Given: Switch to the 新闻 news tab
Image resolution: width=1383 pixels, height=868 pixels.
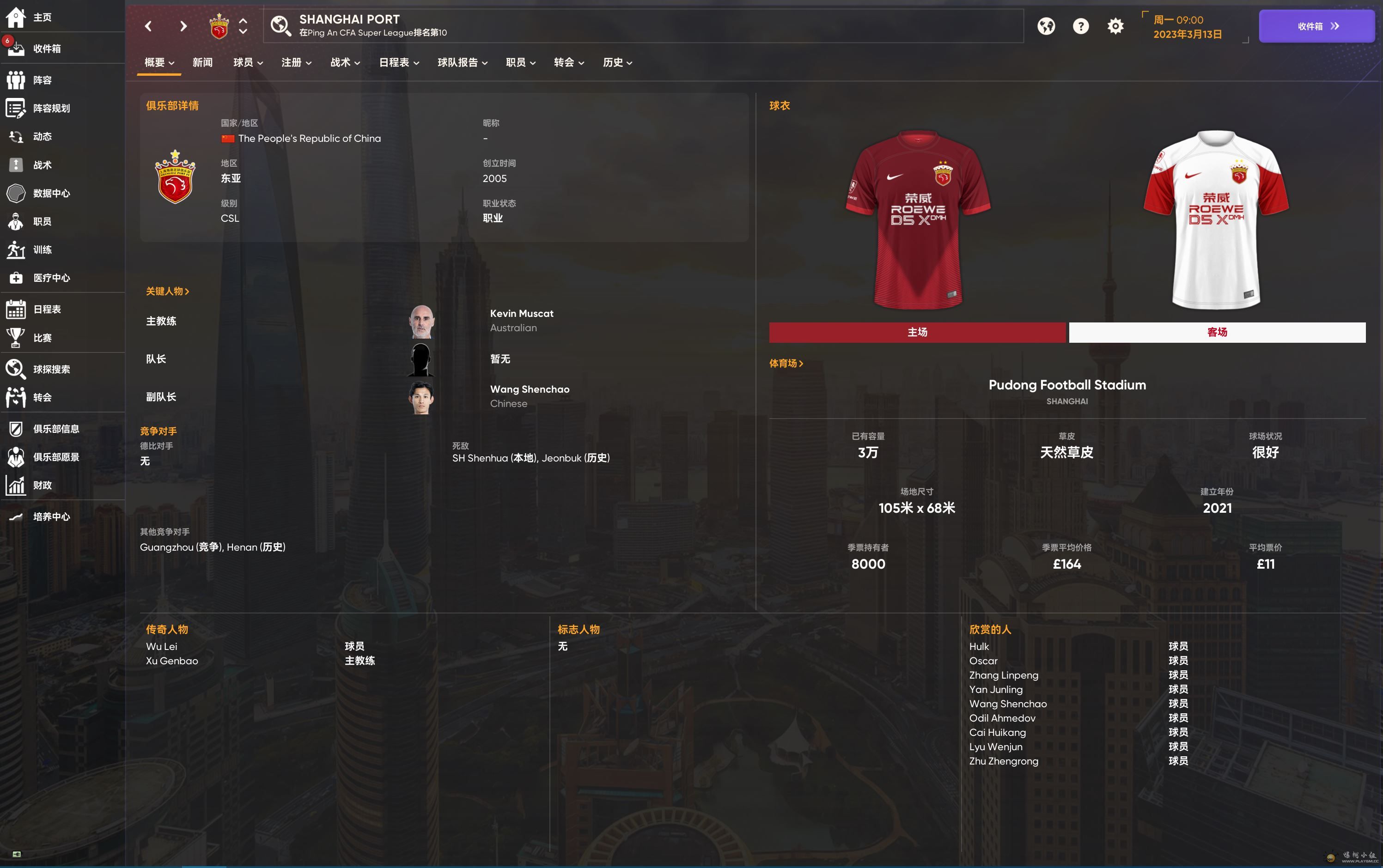Looking at the screenshot, I should tap(203, 62).
